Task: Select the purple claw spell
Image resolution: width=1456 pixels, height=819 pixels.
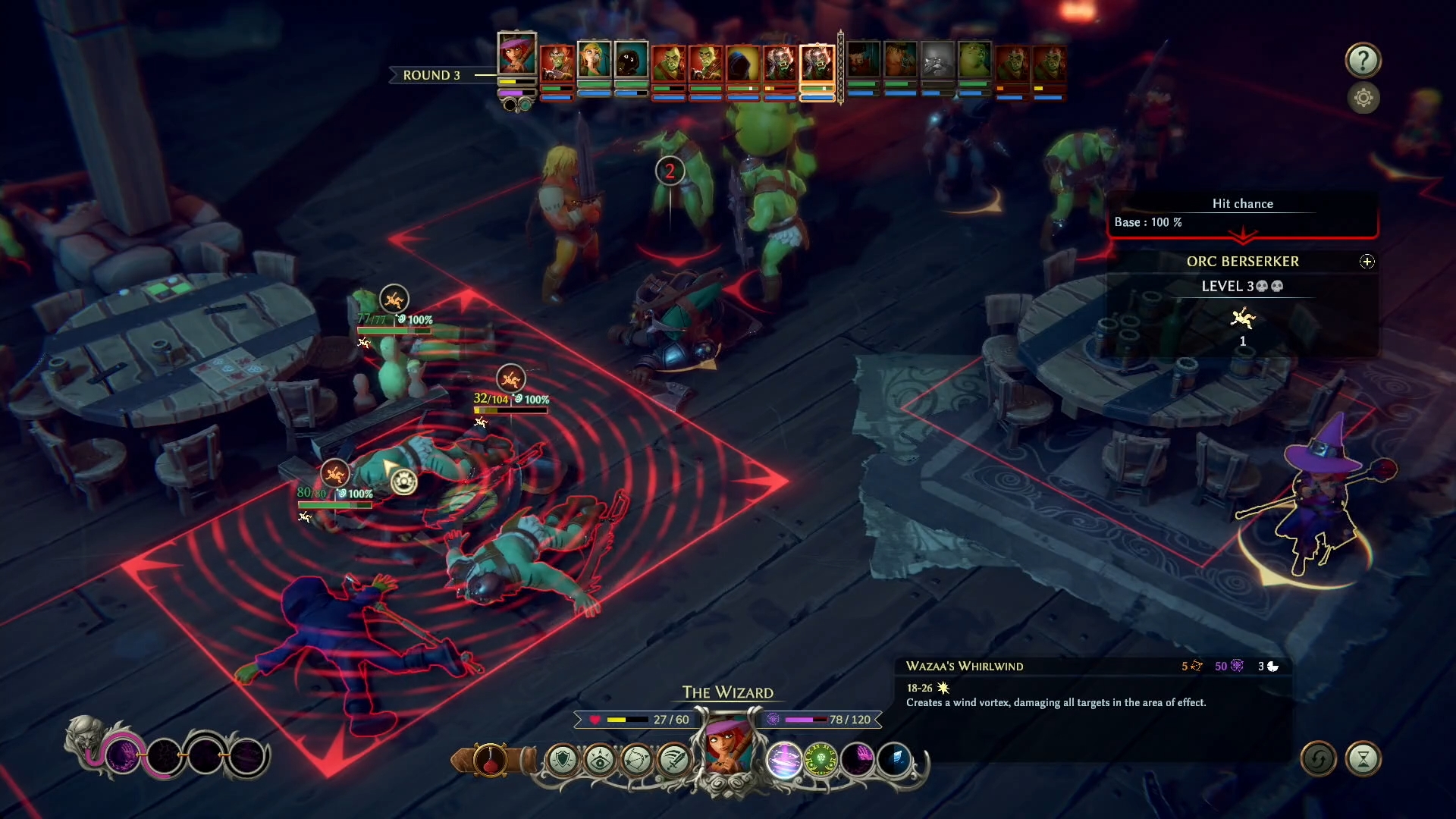Action: tap(858, 759)
